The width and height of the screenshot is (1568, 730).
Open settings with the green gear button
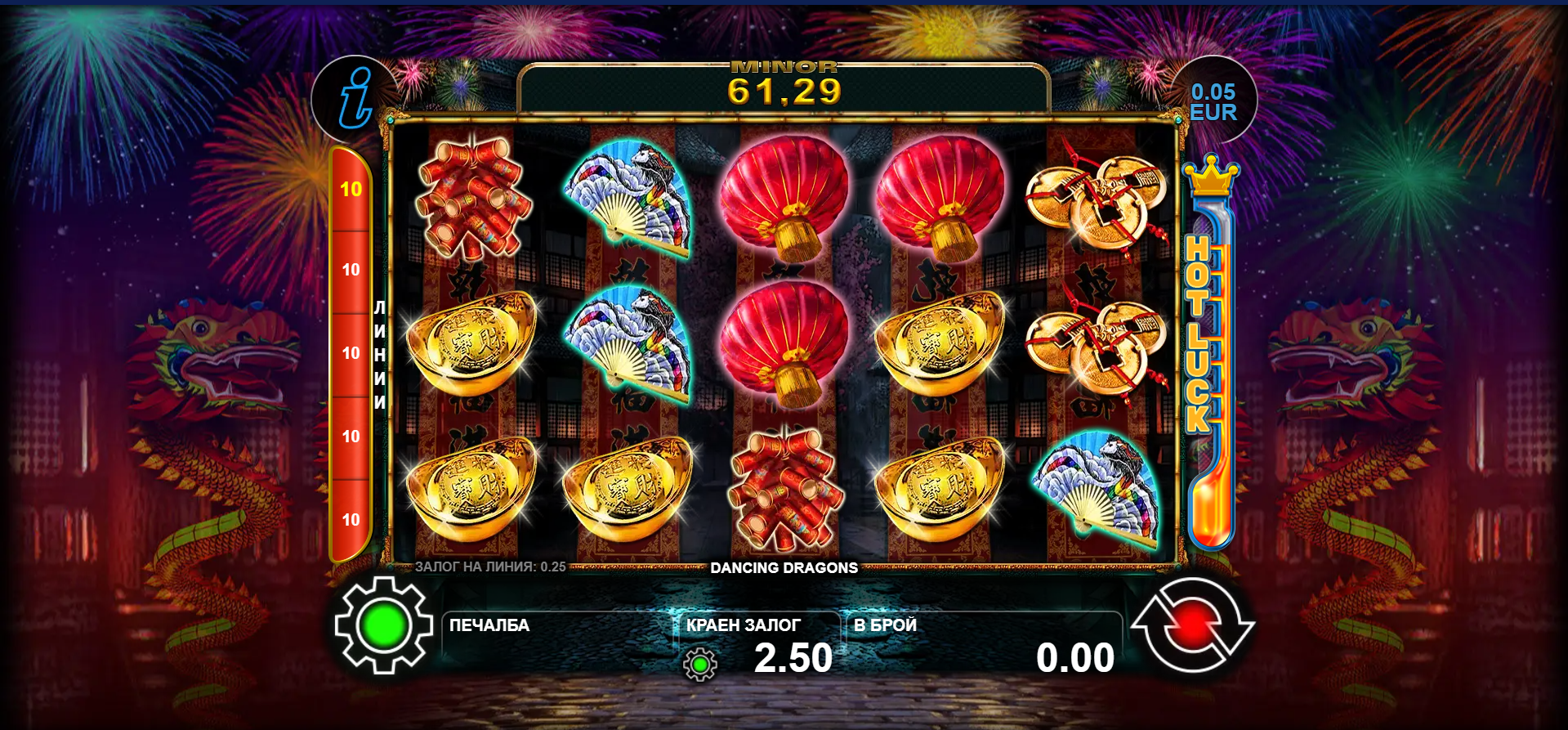click(383, 625)
